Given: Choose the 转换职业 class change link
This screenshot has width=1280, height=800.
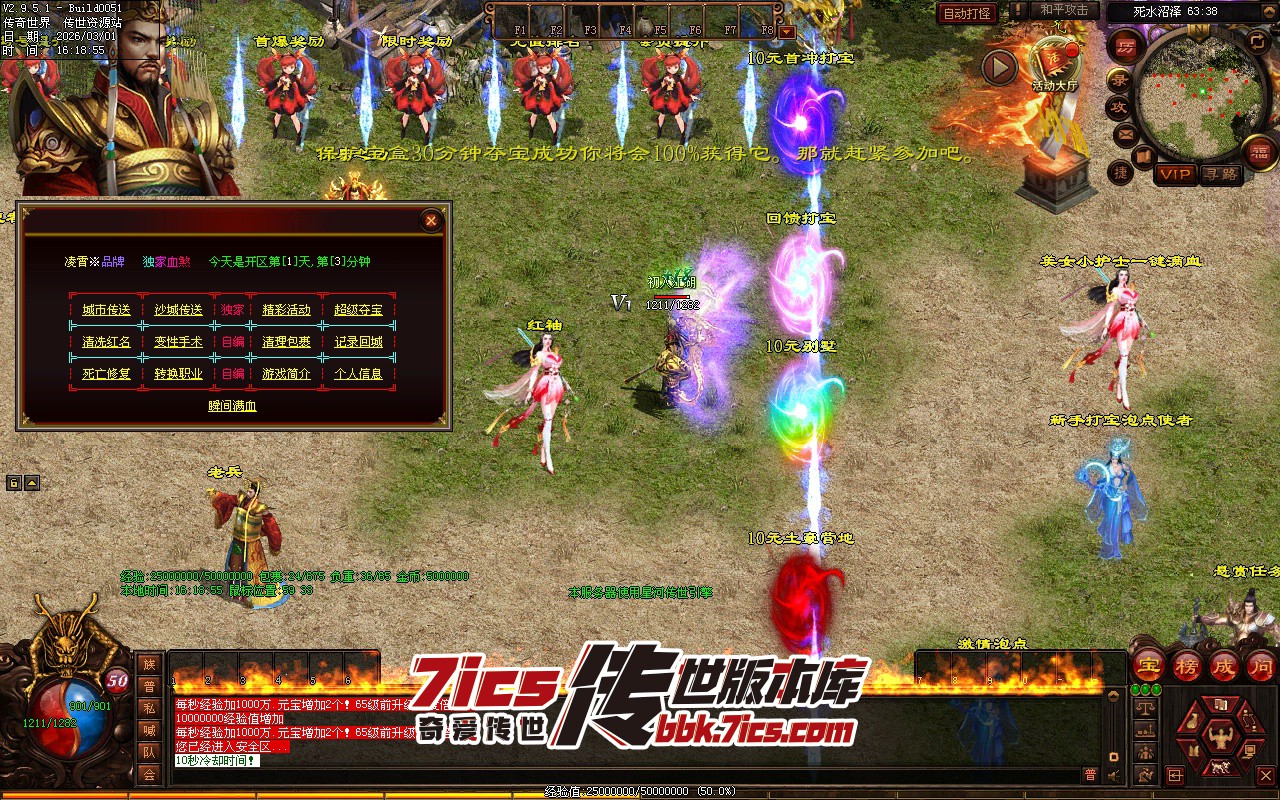Looking at the screenshot, I should click(x=178, y=374).
